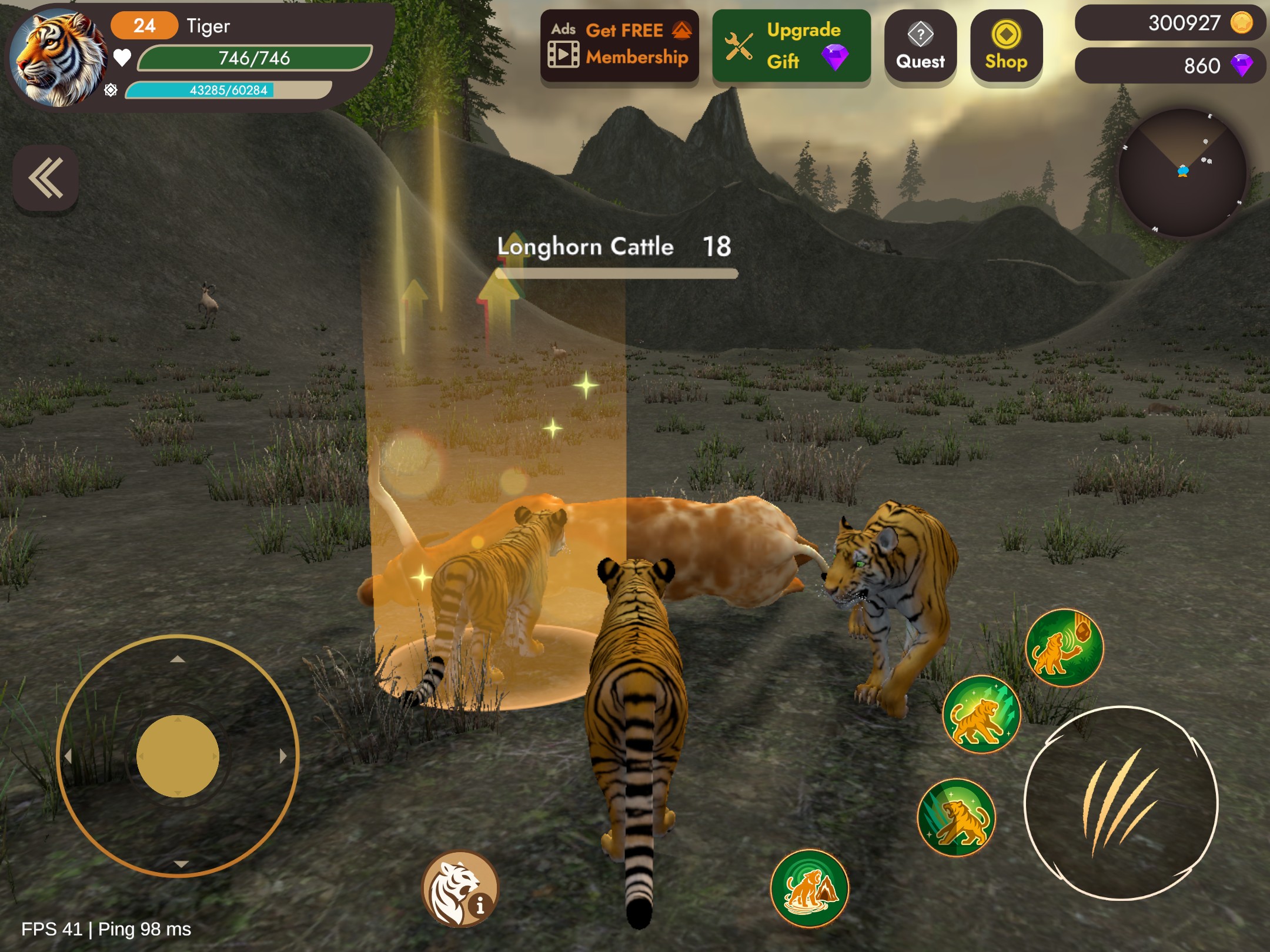Open tiger info with the white tiger icon
This screenshot has height=952, width=1270.
(460, 889)
